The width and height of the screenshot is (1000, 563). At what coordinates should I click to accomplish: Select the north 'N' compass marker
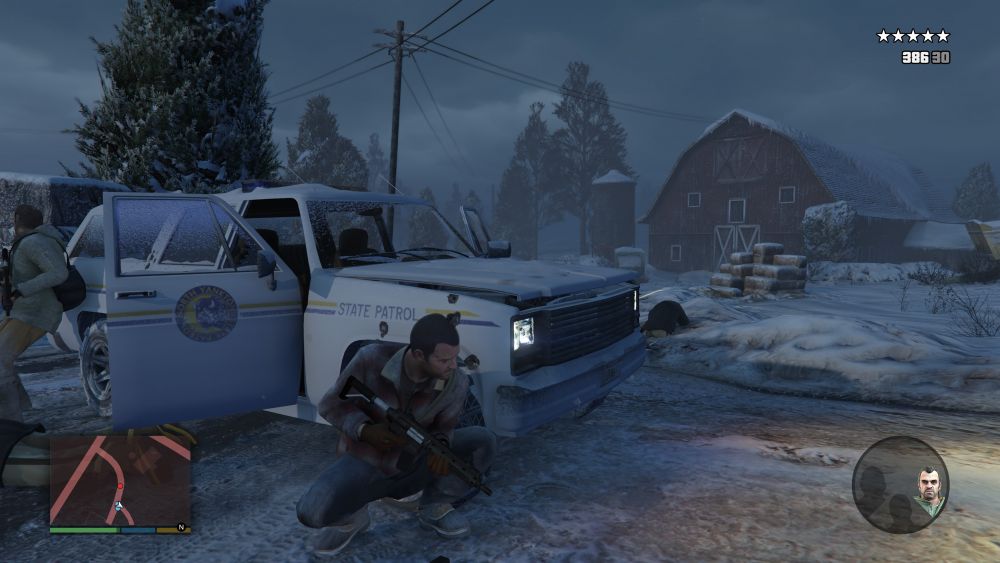point(181,527)
